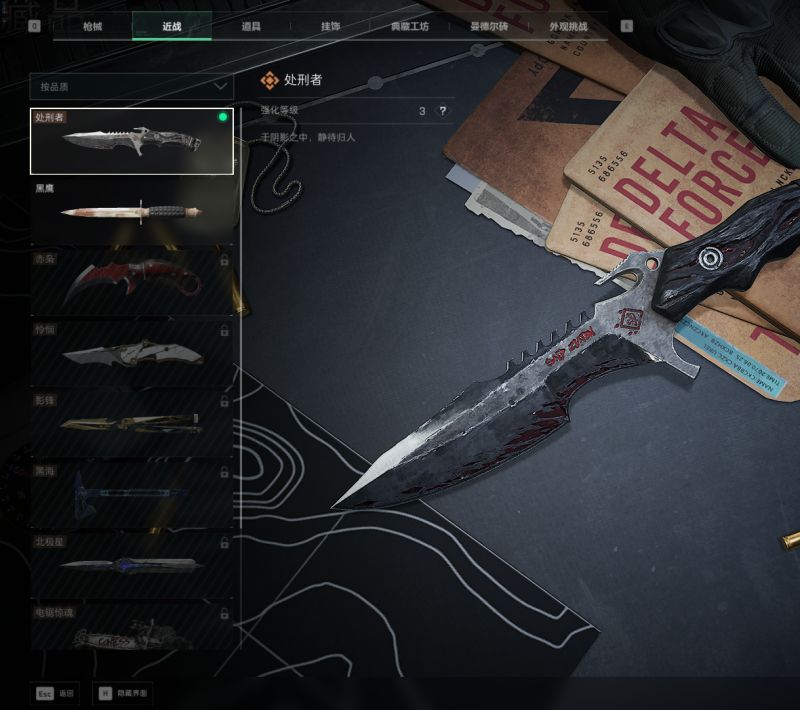Screen dimensions: 800x710
Task: Open the 典藏工坊 collection workshop tab
Action: (x=409, y=26)
